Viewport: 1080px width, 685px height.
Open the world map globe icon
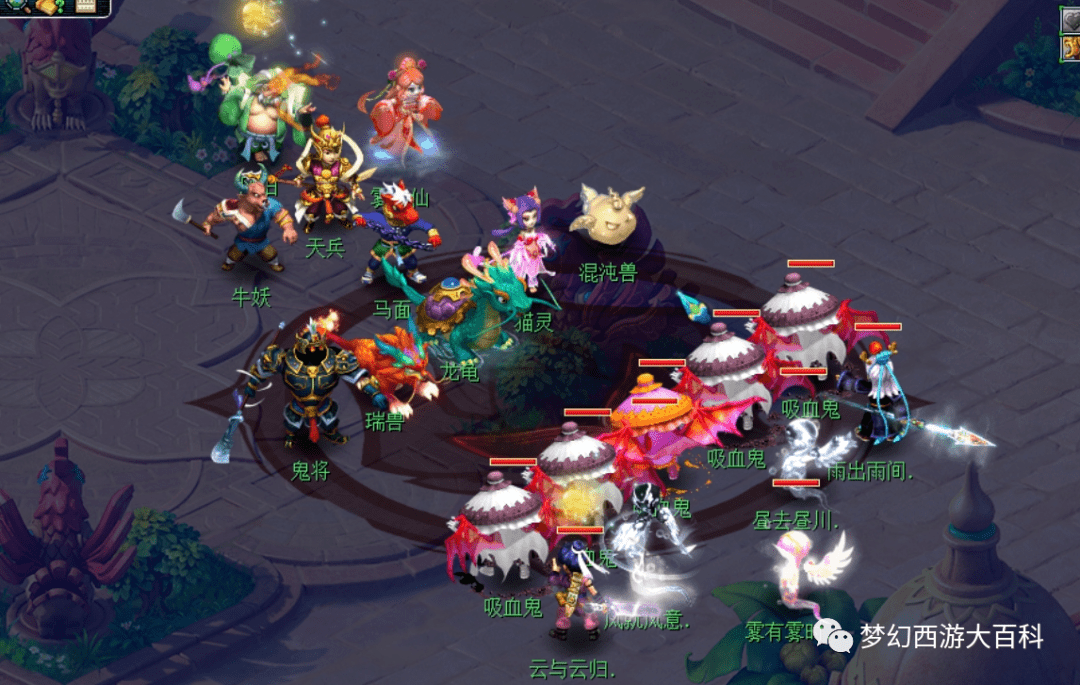point(14,5)
